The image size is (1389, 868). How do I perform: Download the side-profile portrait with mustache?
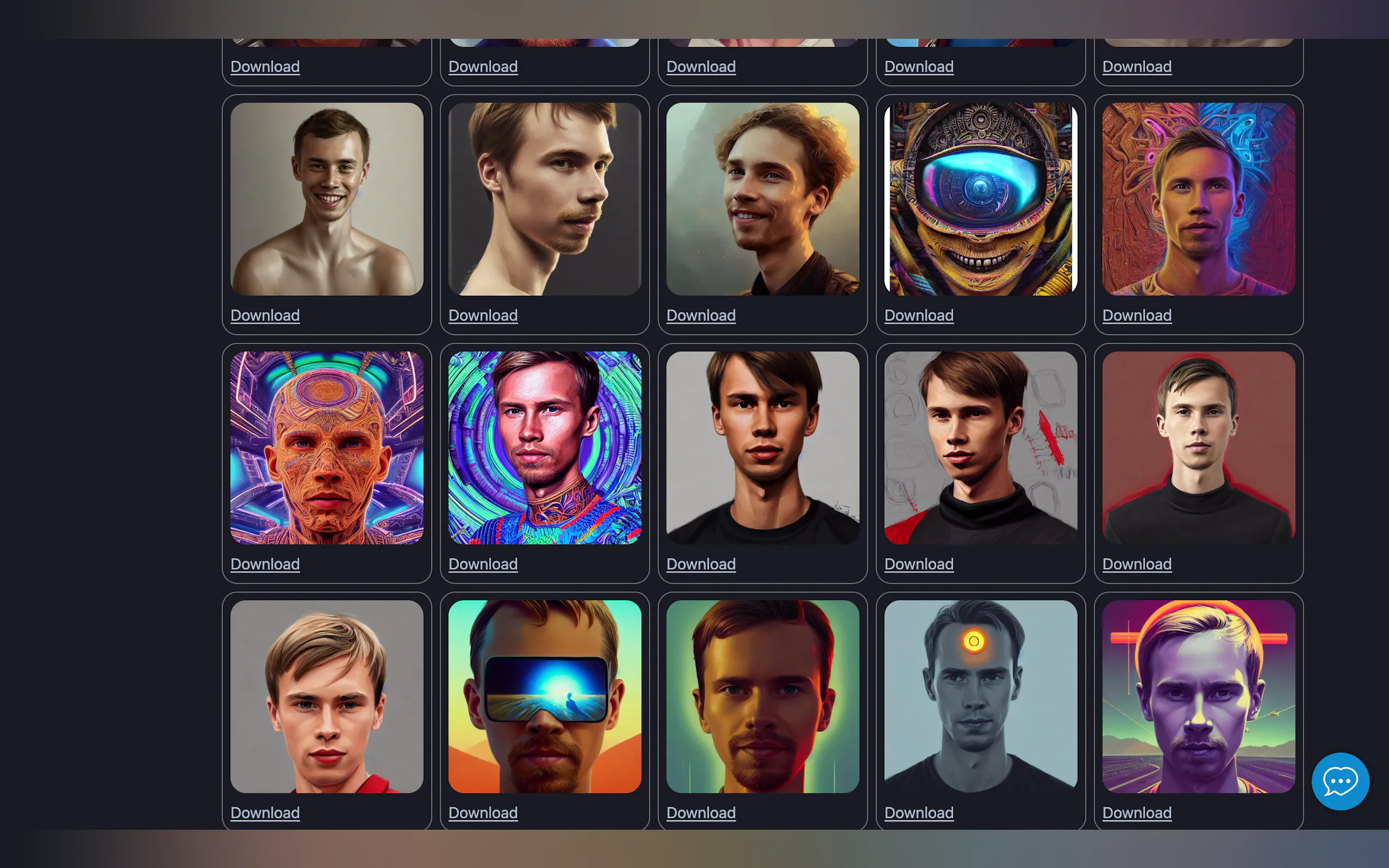point(482,315)
